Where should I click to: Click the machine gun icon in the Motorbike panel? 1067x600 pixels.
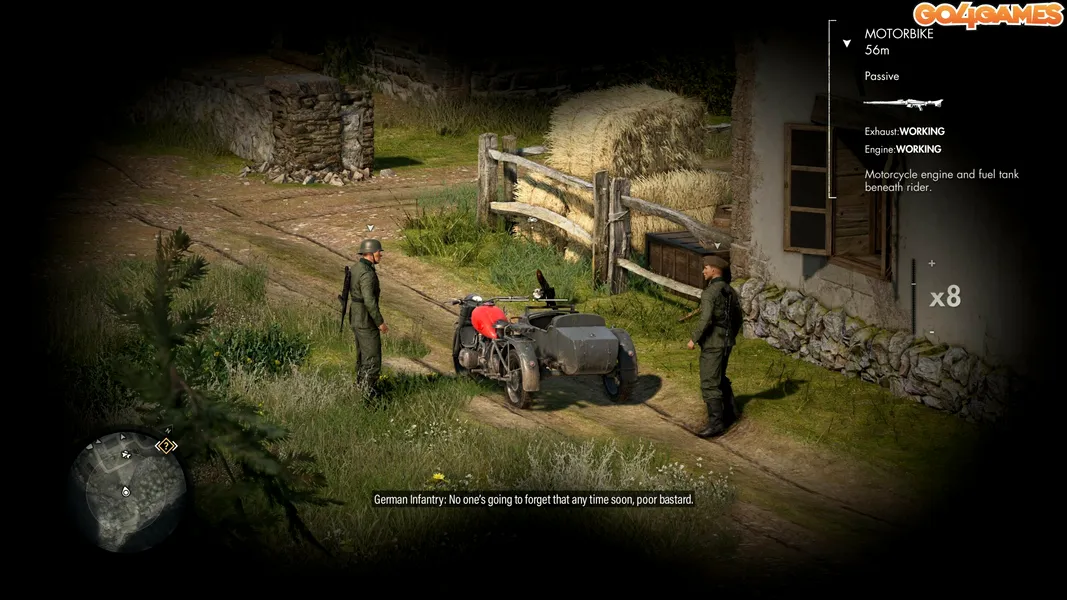(x=902, y=103)
